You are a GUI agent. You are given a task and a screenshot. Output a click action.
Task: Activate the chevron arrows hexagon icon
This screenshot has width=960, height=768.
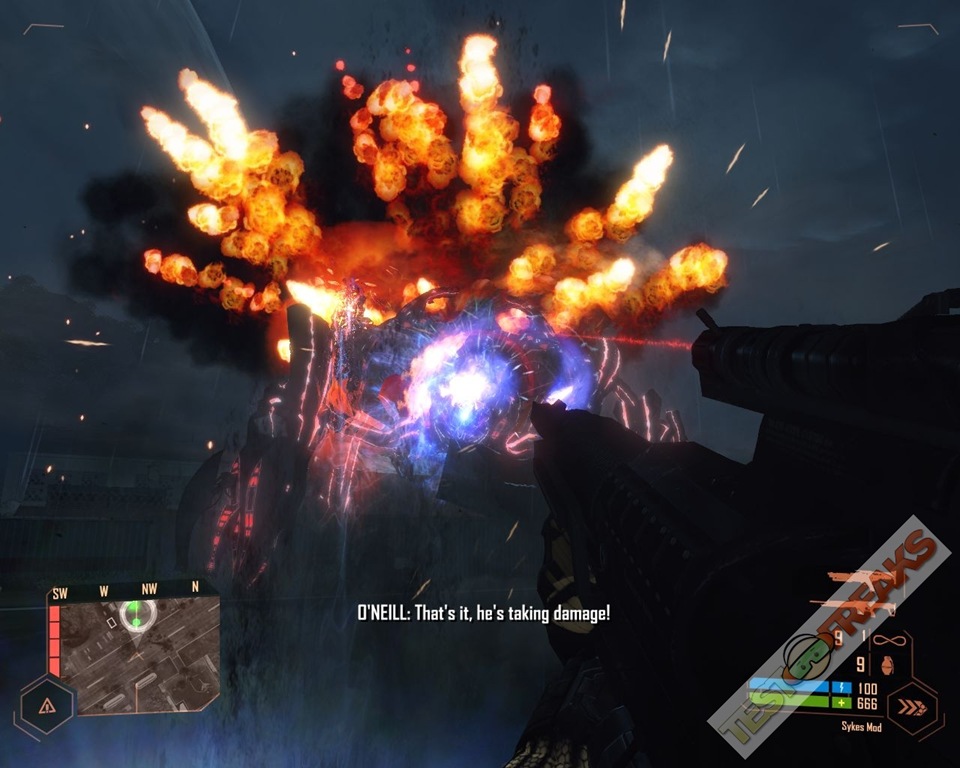click(x=912, y=707)
